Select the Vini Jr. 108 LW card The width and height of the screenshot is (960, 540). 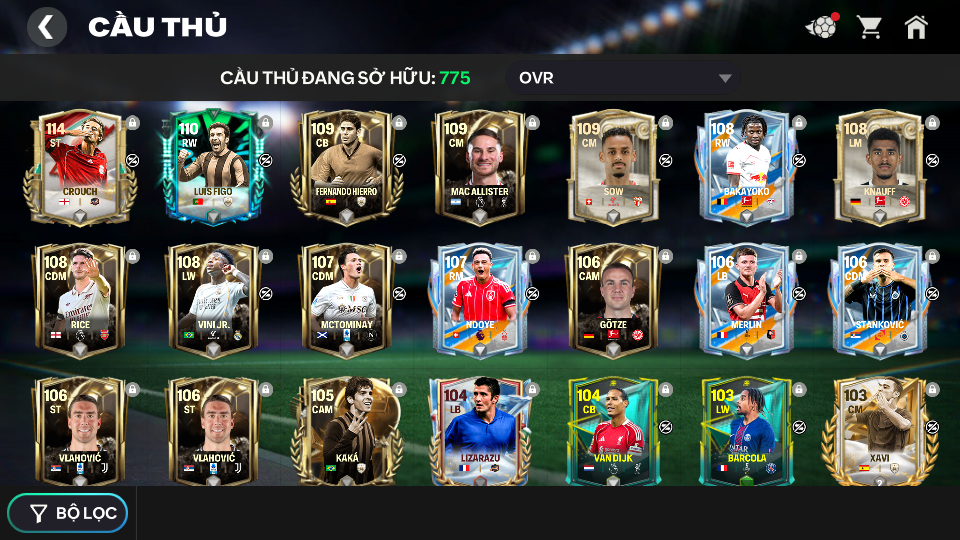(211, 300)
